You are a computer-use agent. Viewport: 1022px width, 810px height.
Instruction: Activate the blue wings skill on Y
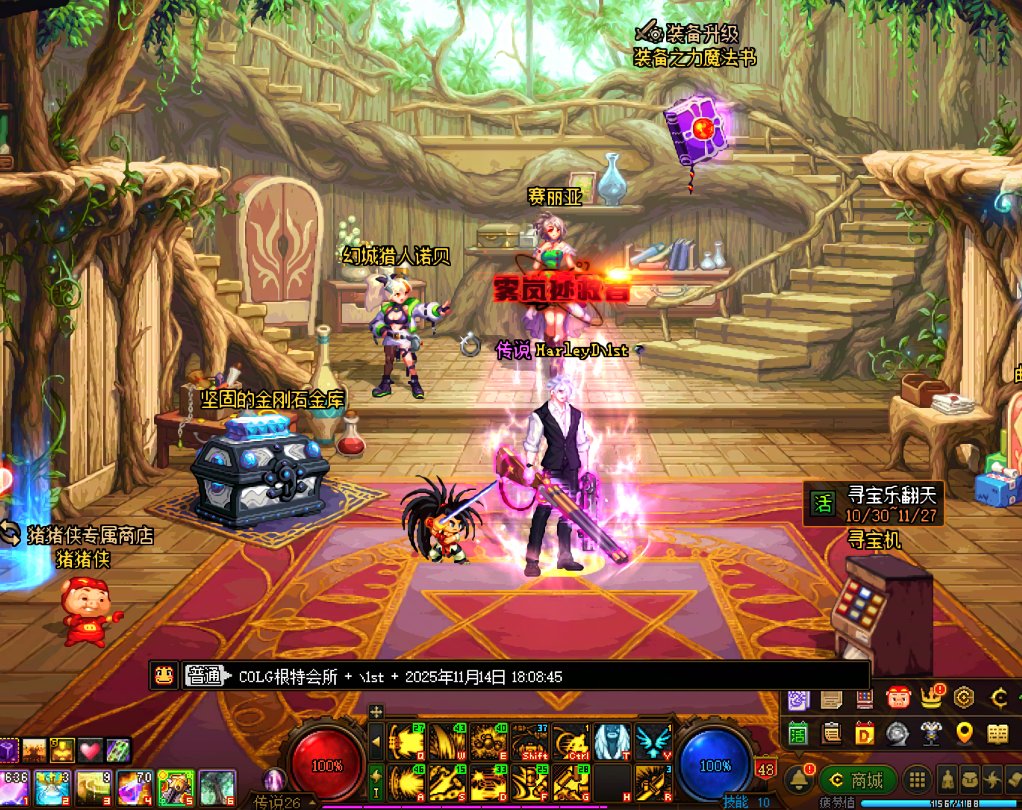pos(652,743)
